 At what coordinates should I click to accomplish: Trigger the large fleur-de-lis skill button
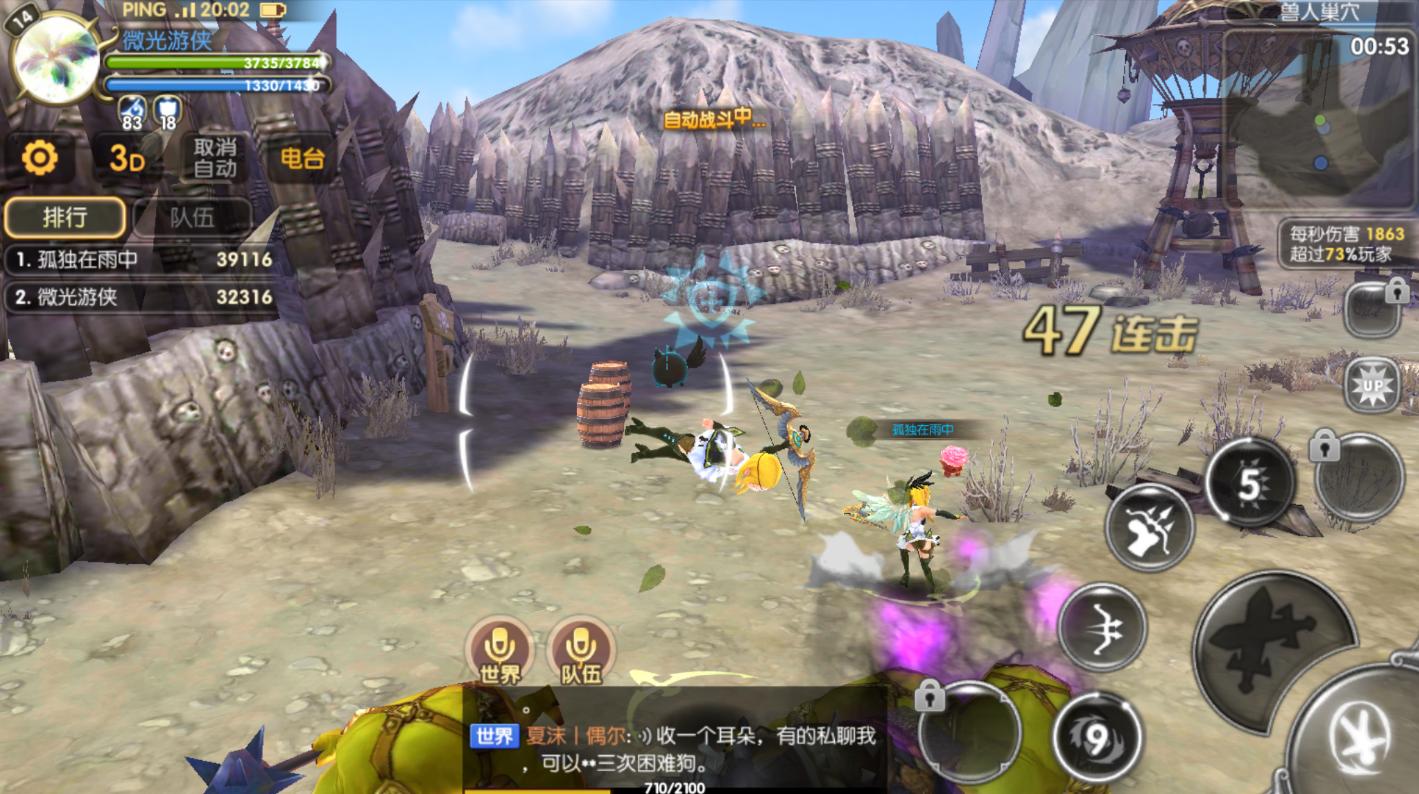click(1274, 642)
